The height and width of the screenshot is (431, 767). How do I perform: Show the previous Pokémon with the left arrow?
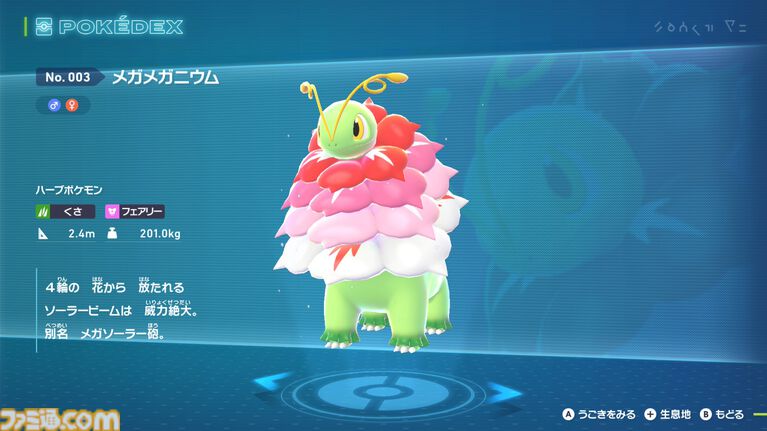(274, 381)
